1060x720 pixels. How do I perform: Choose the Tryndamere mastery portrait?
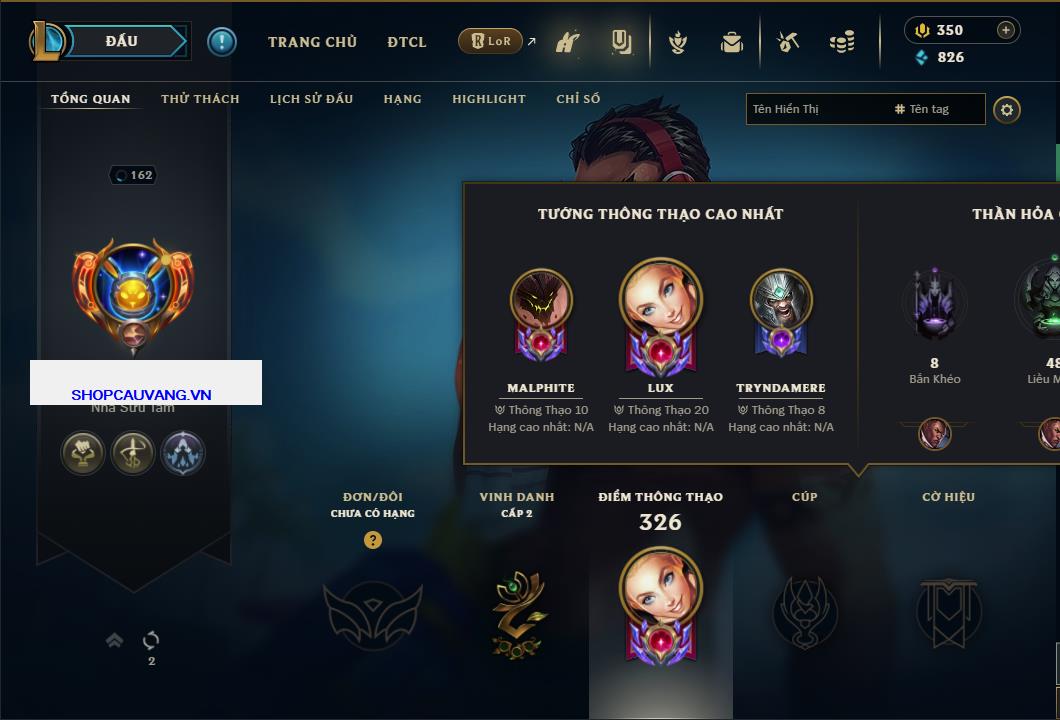coord(781,300)
